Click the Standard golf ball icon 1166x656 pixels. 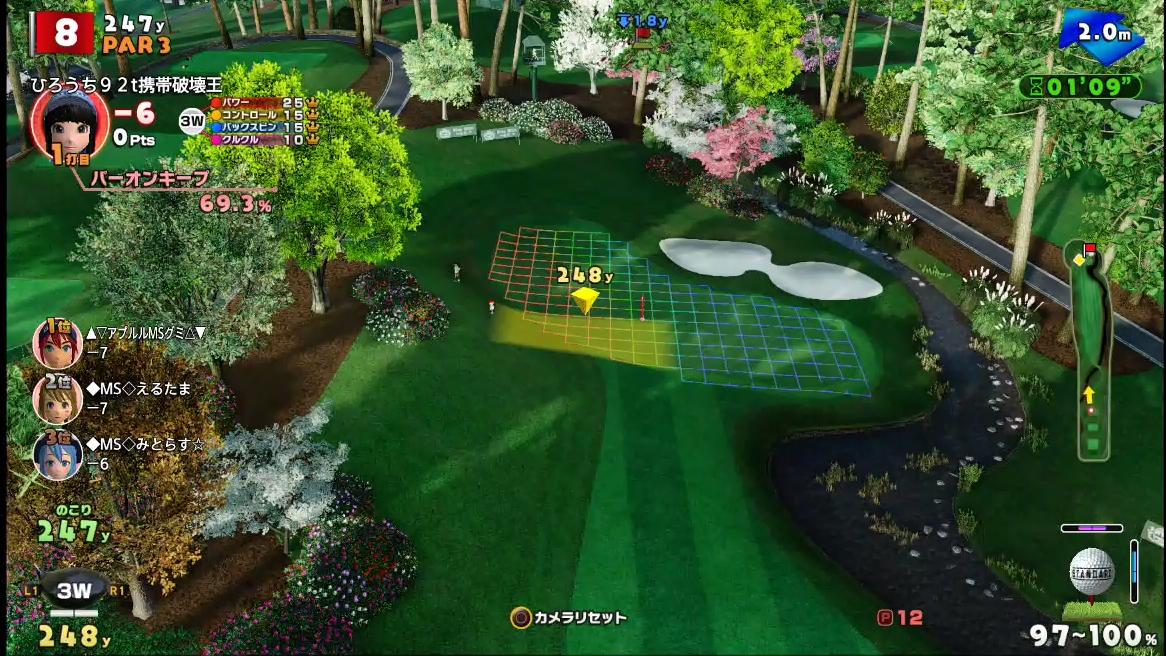(x=1091, y=573)
